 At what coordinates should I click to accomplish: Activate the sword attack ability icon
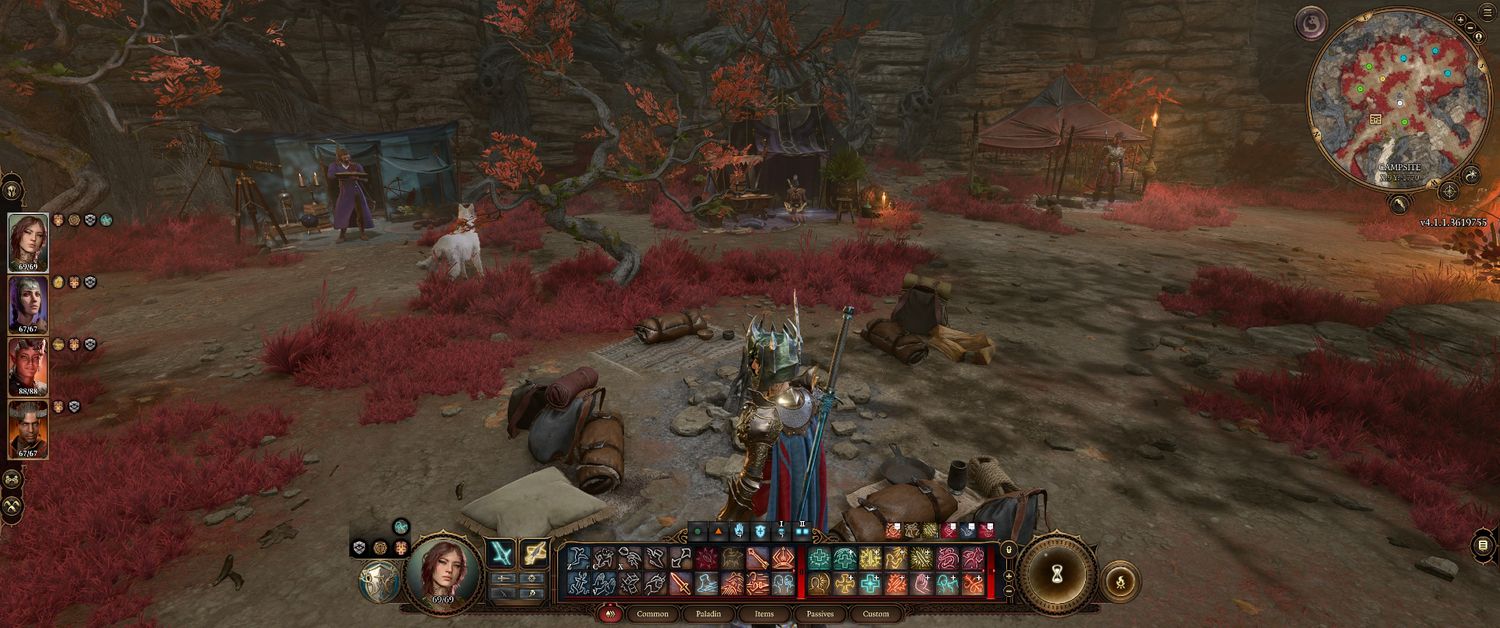[x=681, y=584]
